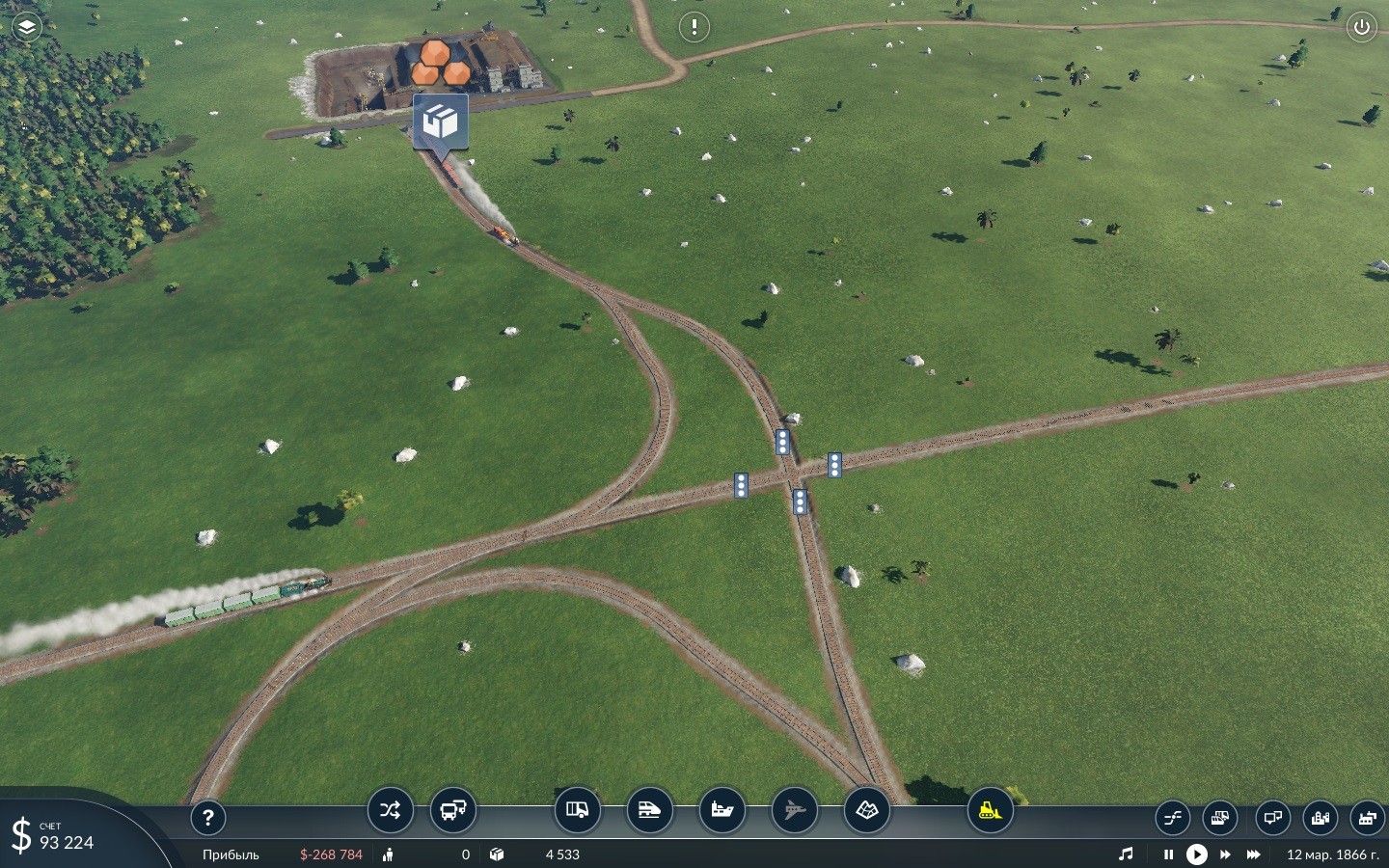
Task: Open the railway train construction menu
Action: pyautogui.click(x=649, y=810)
